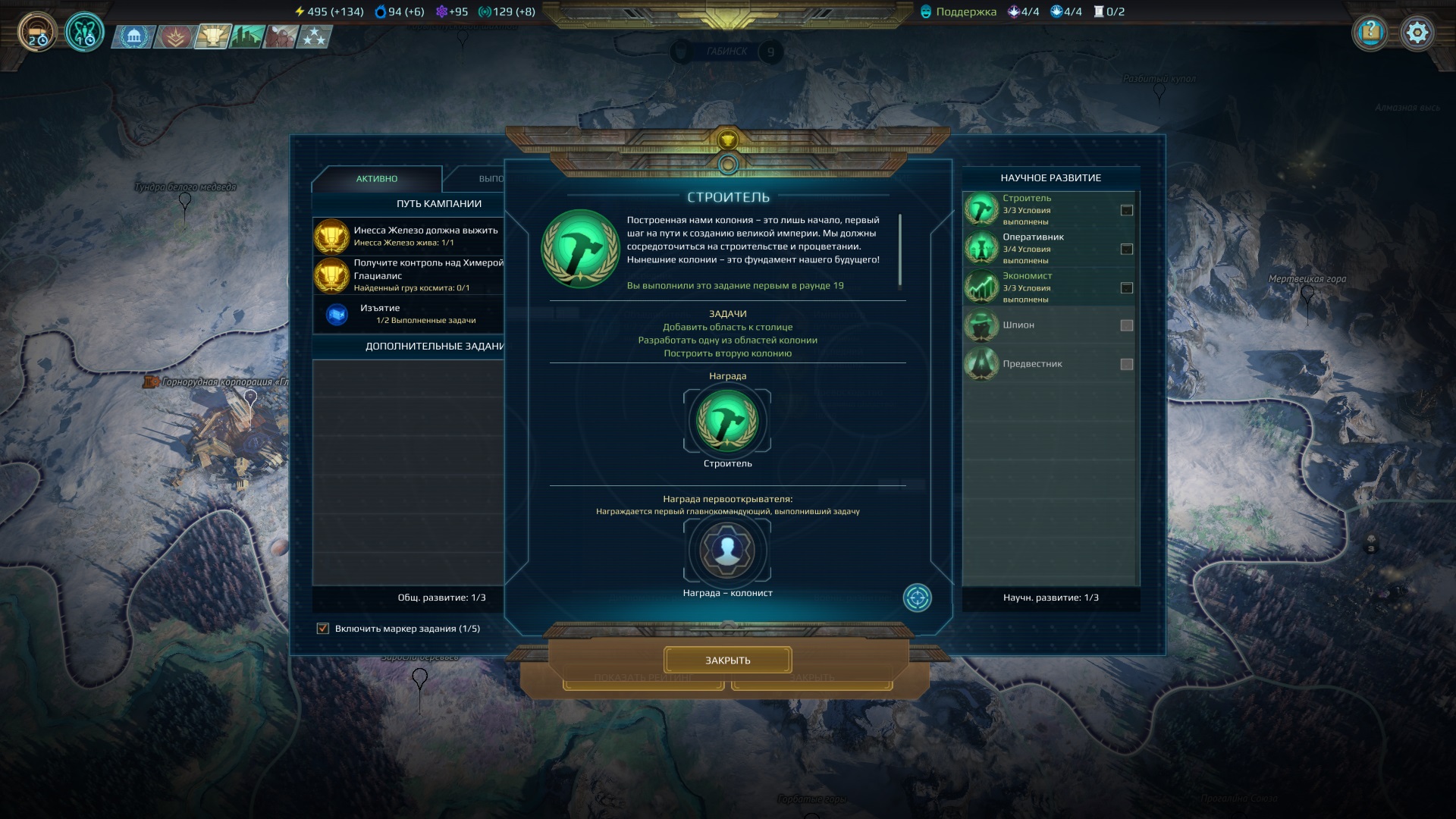Open the gear settings menu
The width and height of the screenshot is (1456, 819).
[x=1417, y=33]
